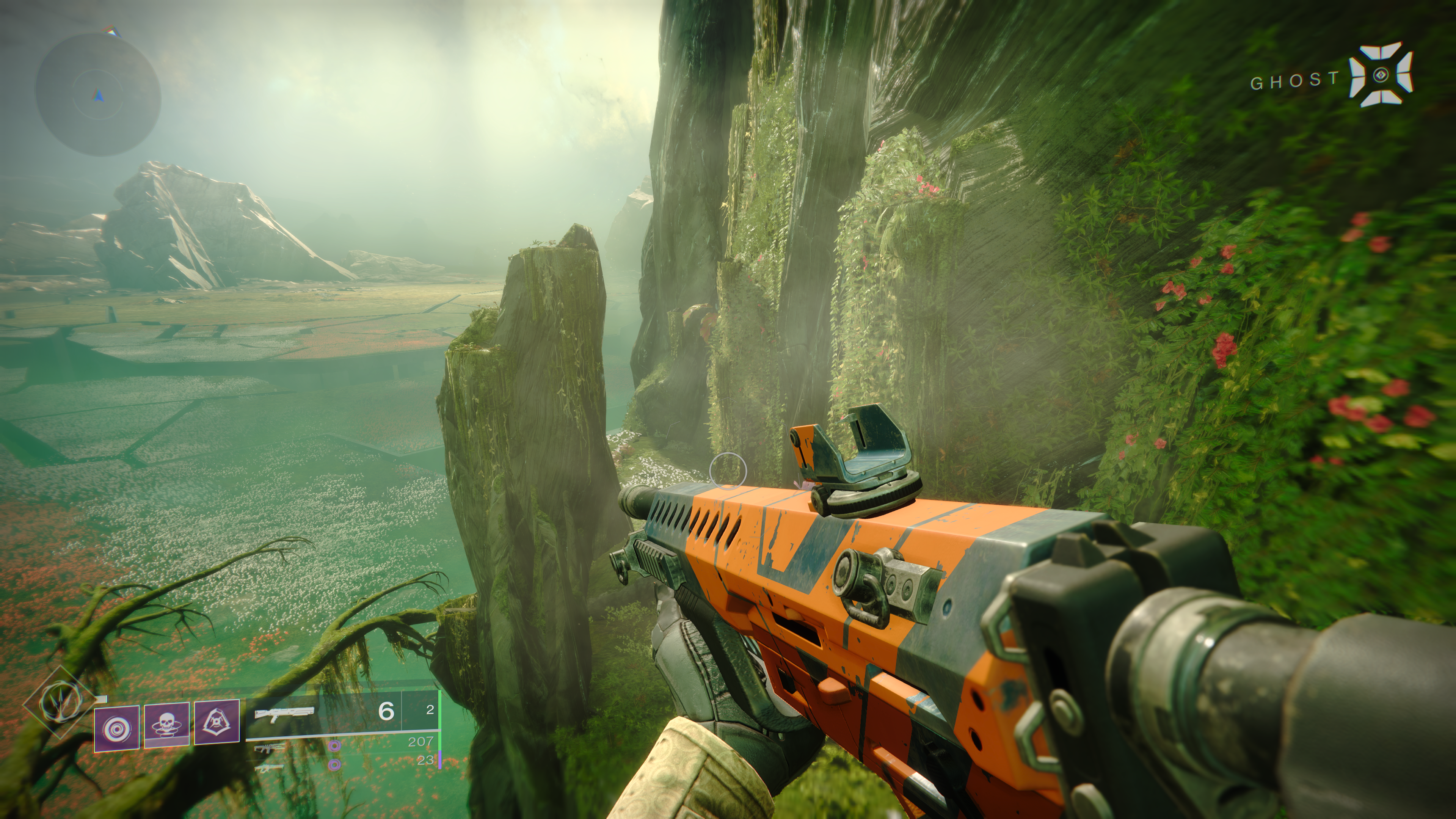The height and width of the screenshot is (819, 1456).
Task: Click the circular radar minimap
Action: tap(98, 94)
